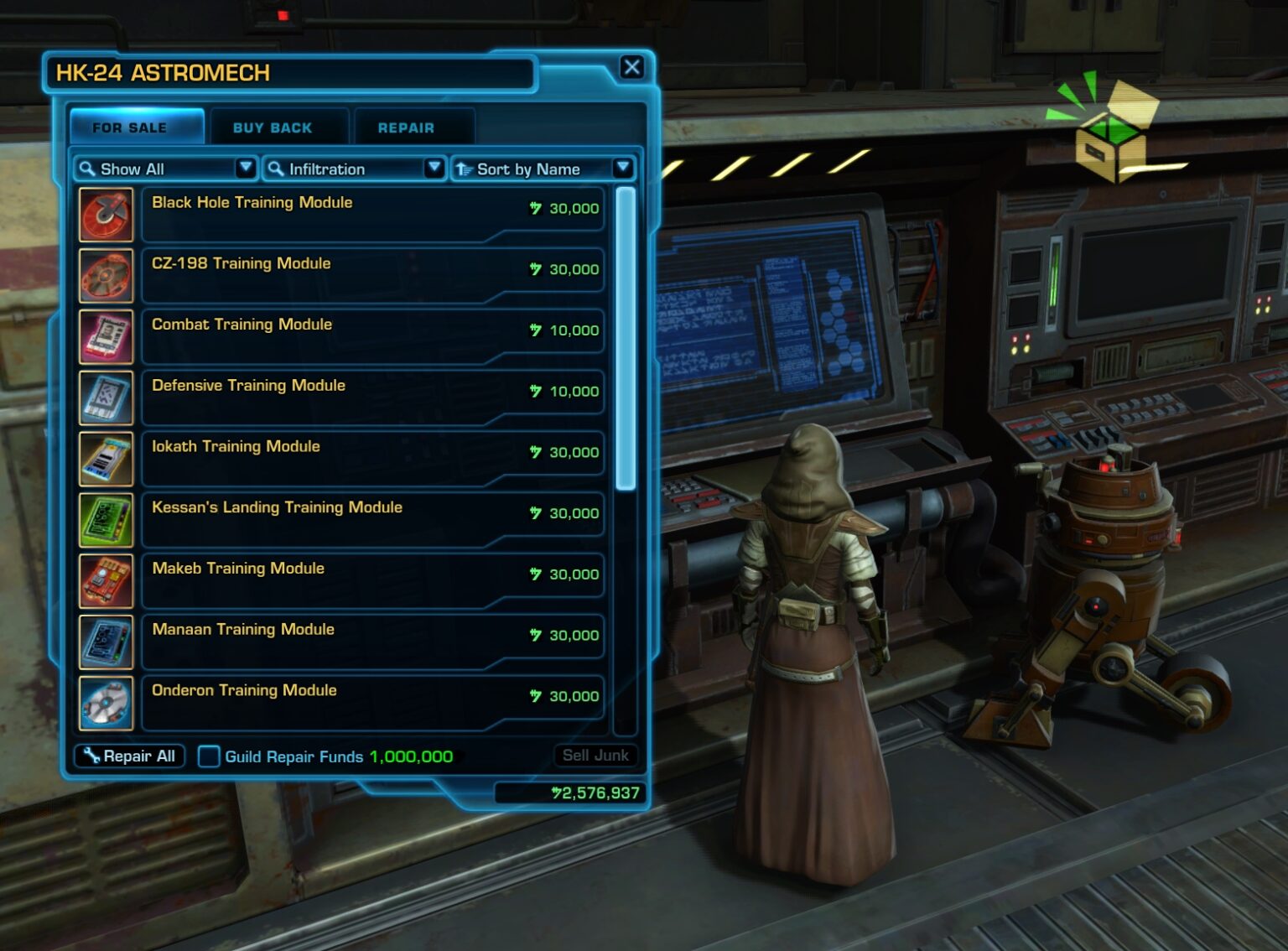The width and height of the screenshot is (1288, 951).
Task: Click the CZ-198 Training Module icon
Action: point(106,275)
